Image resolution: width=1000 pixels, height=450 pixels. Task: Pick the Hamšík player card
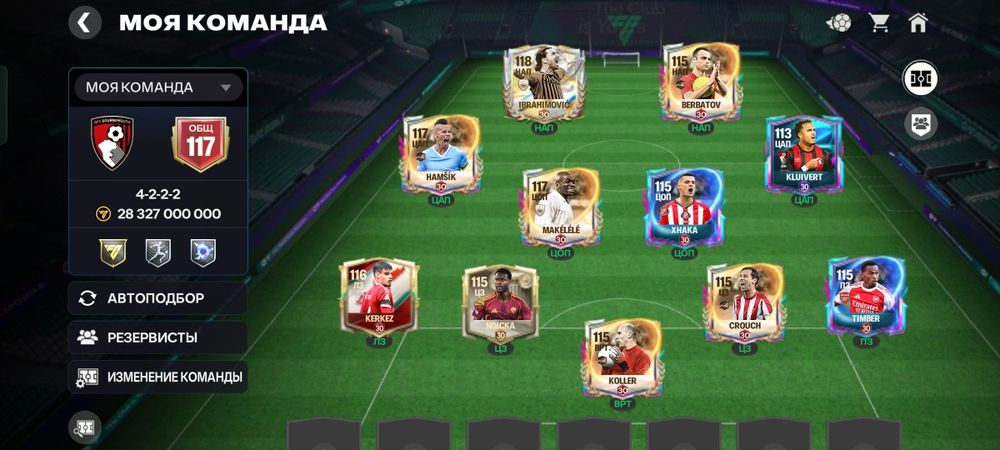[x=441, y=154]
